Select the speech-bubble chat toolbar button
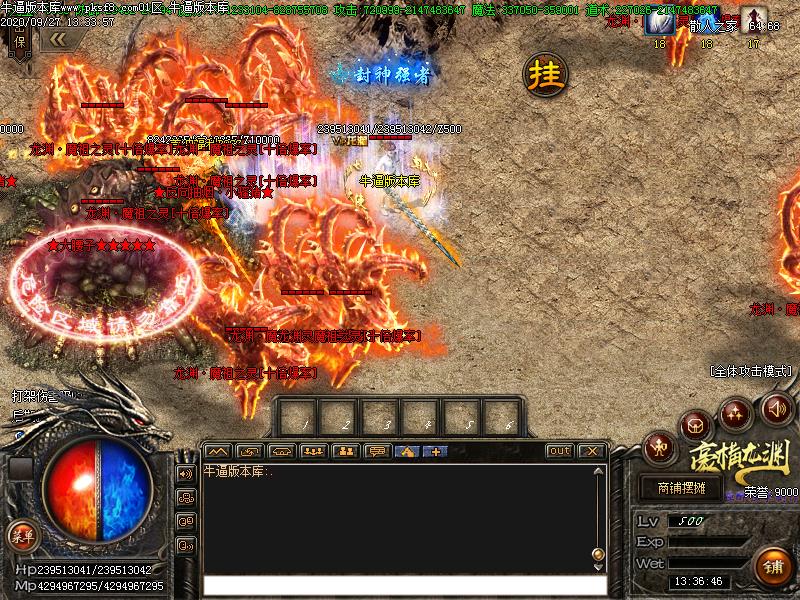Screen dimensions: 800x600 (376, 451)
